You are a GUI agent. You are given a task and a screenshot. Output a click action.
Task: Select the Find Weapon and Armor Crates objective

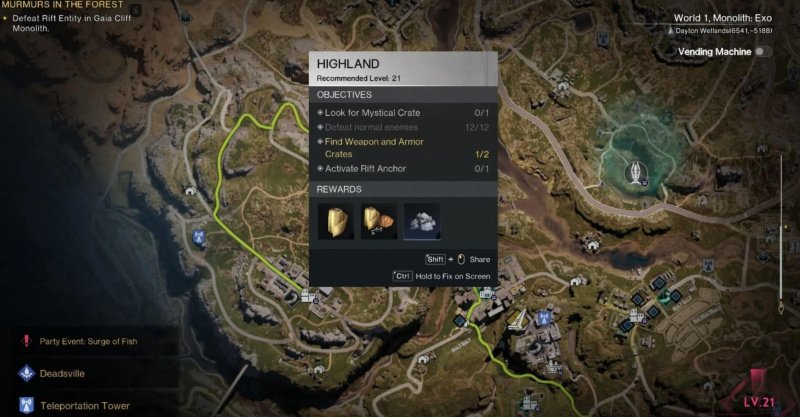[x=374, y=148]
